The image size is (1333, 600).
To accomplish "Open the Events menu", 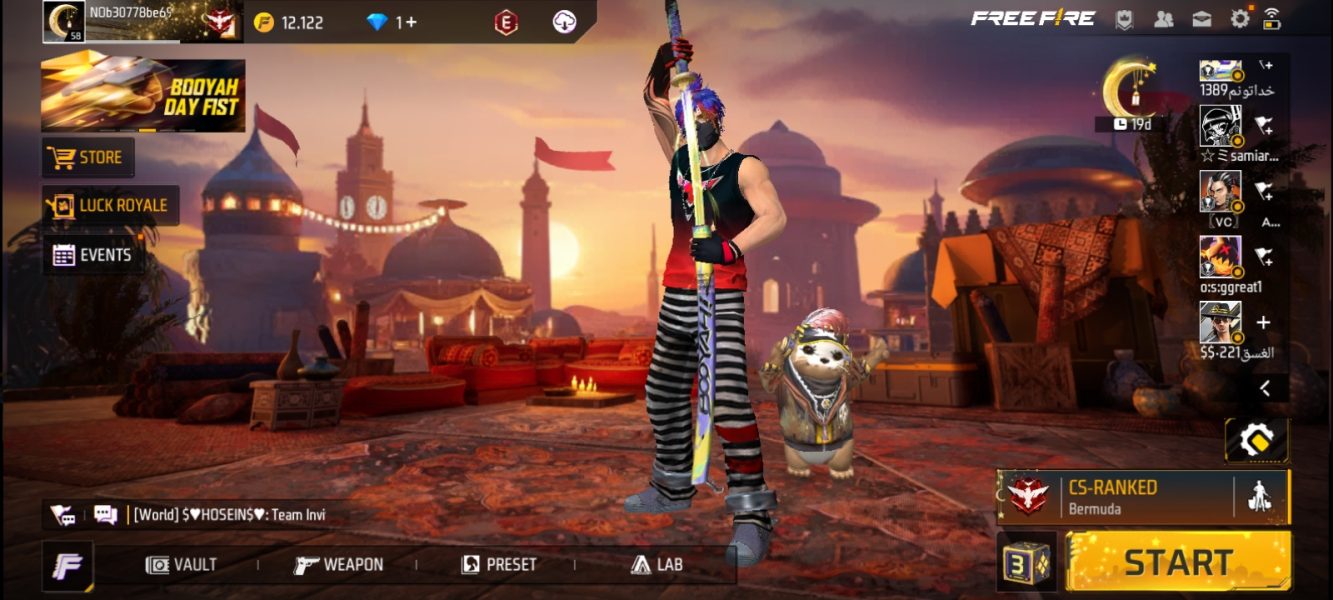I will (93, 255).
